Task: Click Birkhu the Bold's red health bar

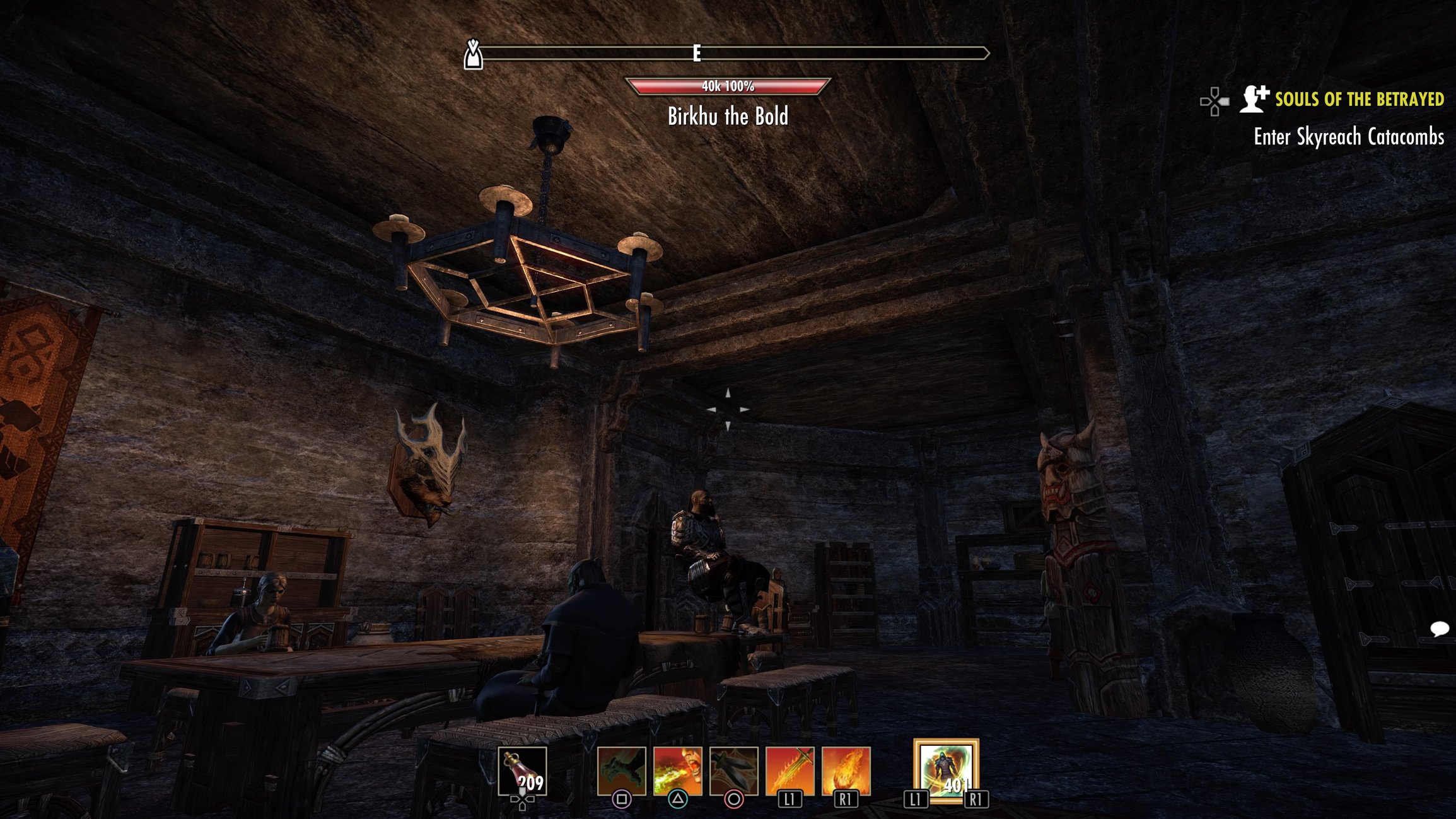Action: coord(728,85)
